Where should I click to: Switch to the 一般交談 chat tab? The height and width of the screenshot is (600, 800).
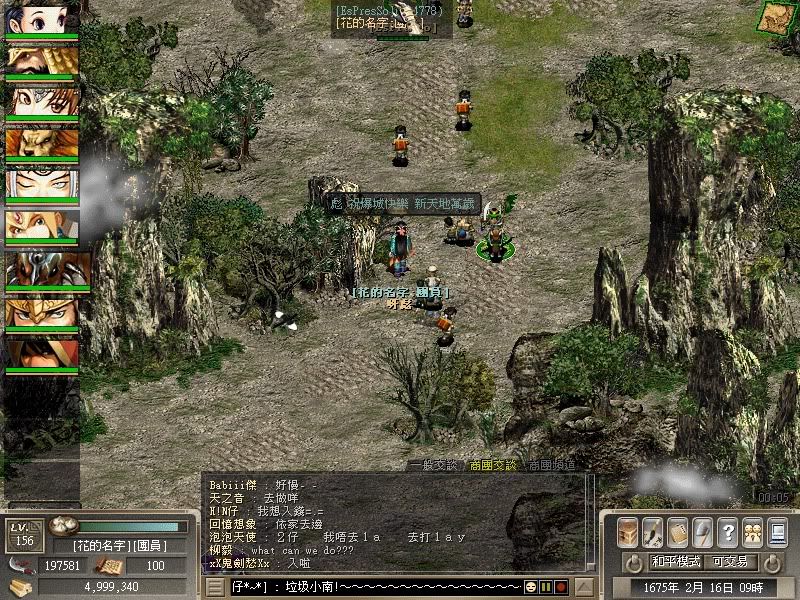click(x=432, y=465)
